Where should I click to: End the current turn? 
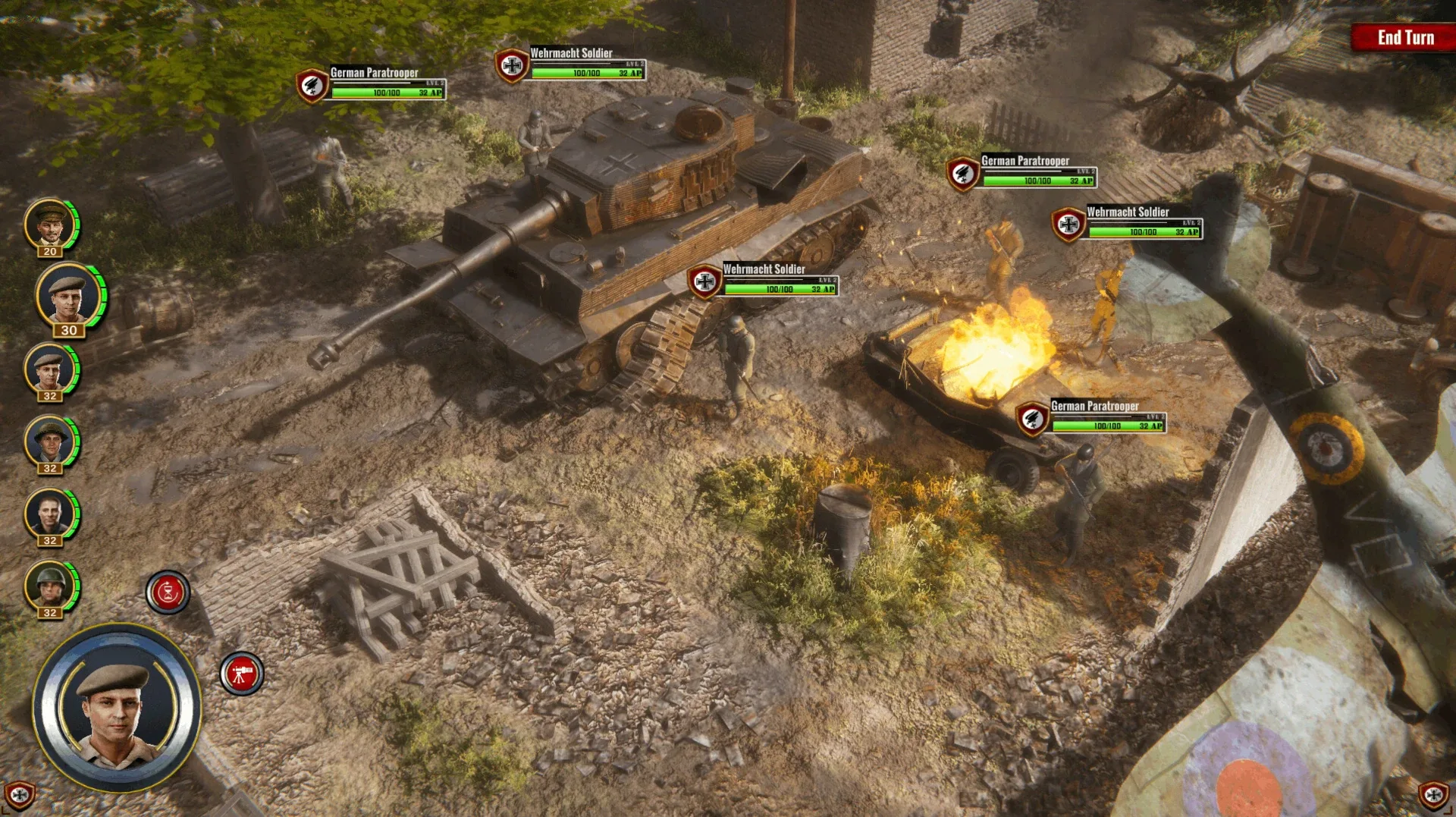coord(1404,37)
